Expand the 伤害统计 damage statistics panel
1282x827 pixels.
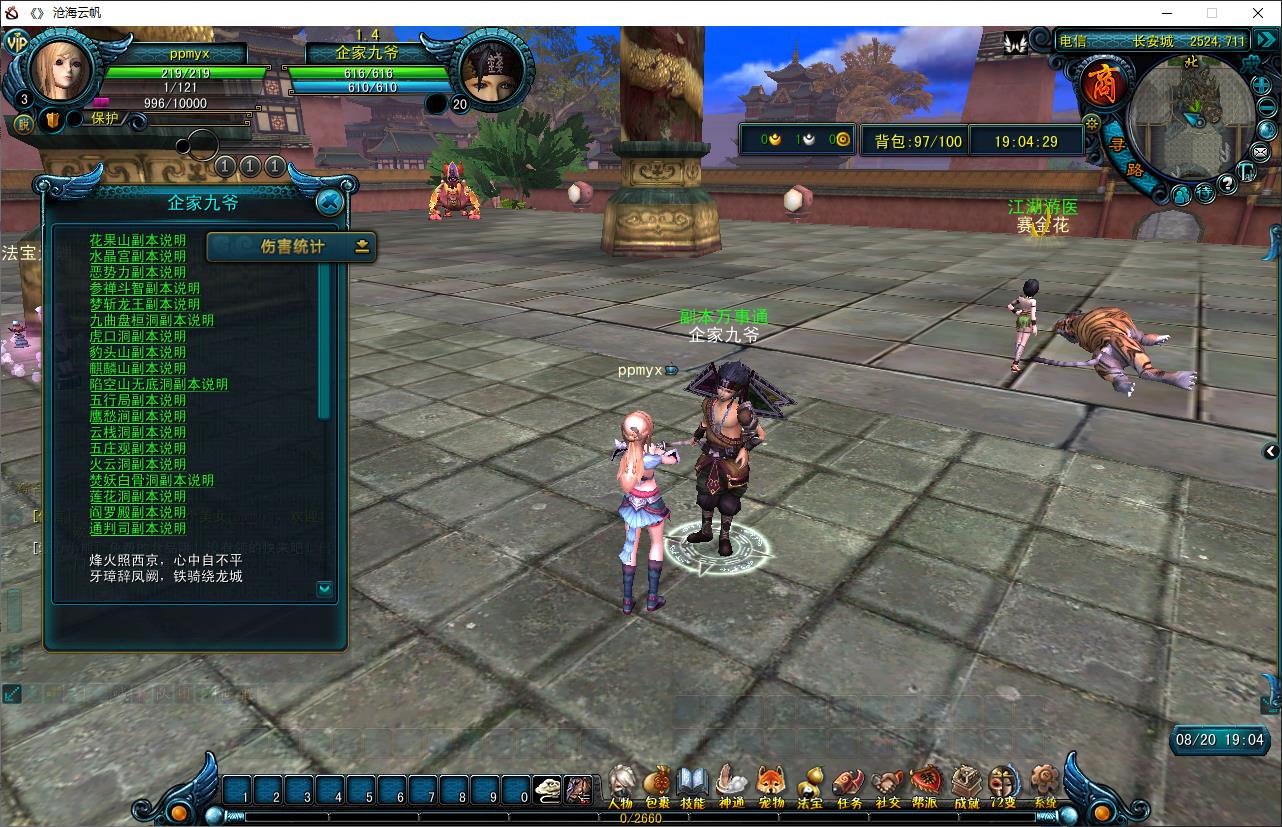(x=362, y=246)
